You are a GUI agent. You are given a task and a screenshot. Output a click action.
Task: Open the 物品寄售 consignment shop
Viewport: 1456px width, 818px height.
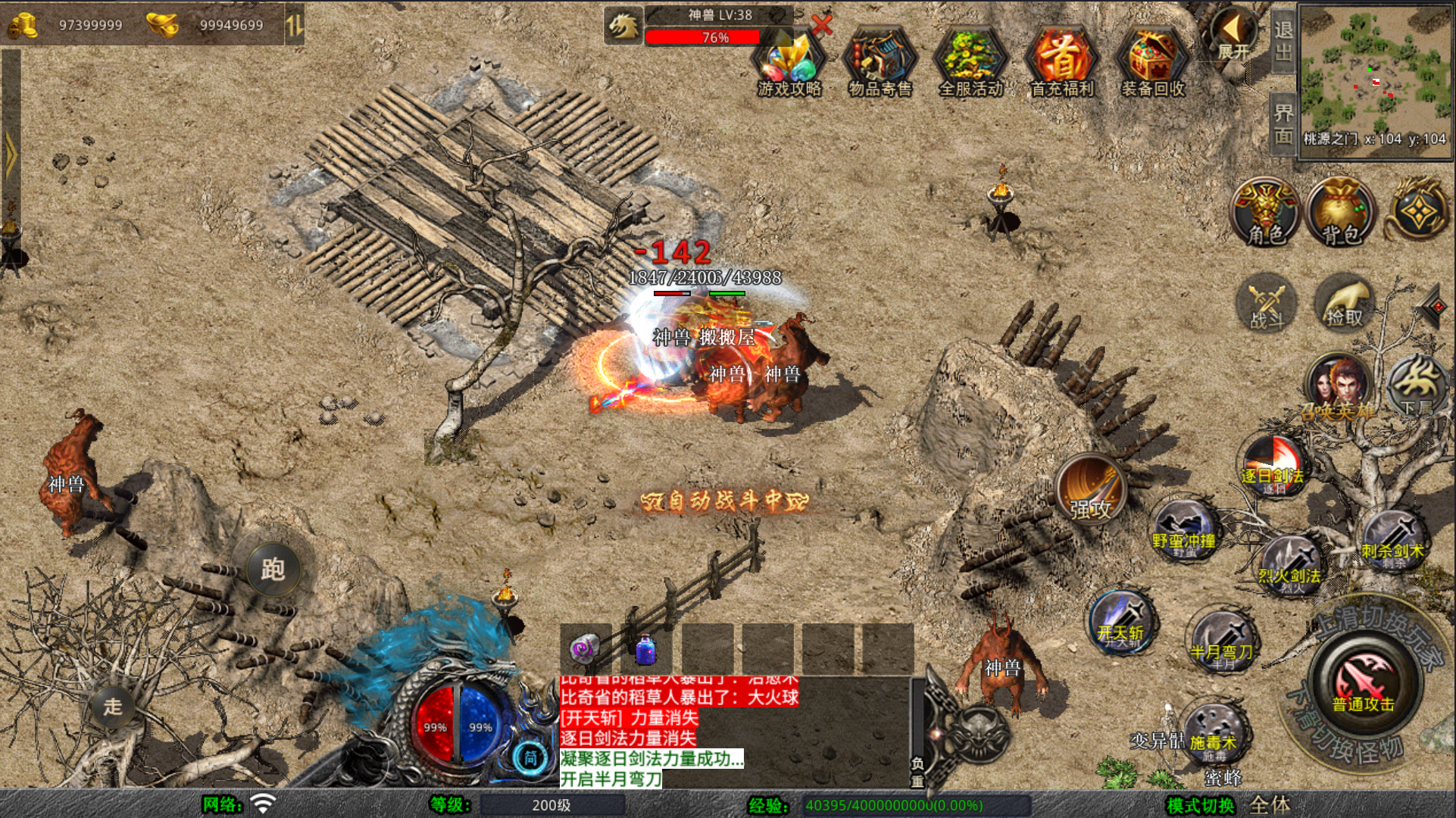tap(880, 64)
